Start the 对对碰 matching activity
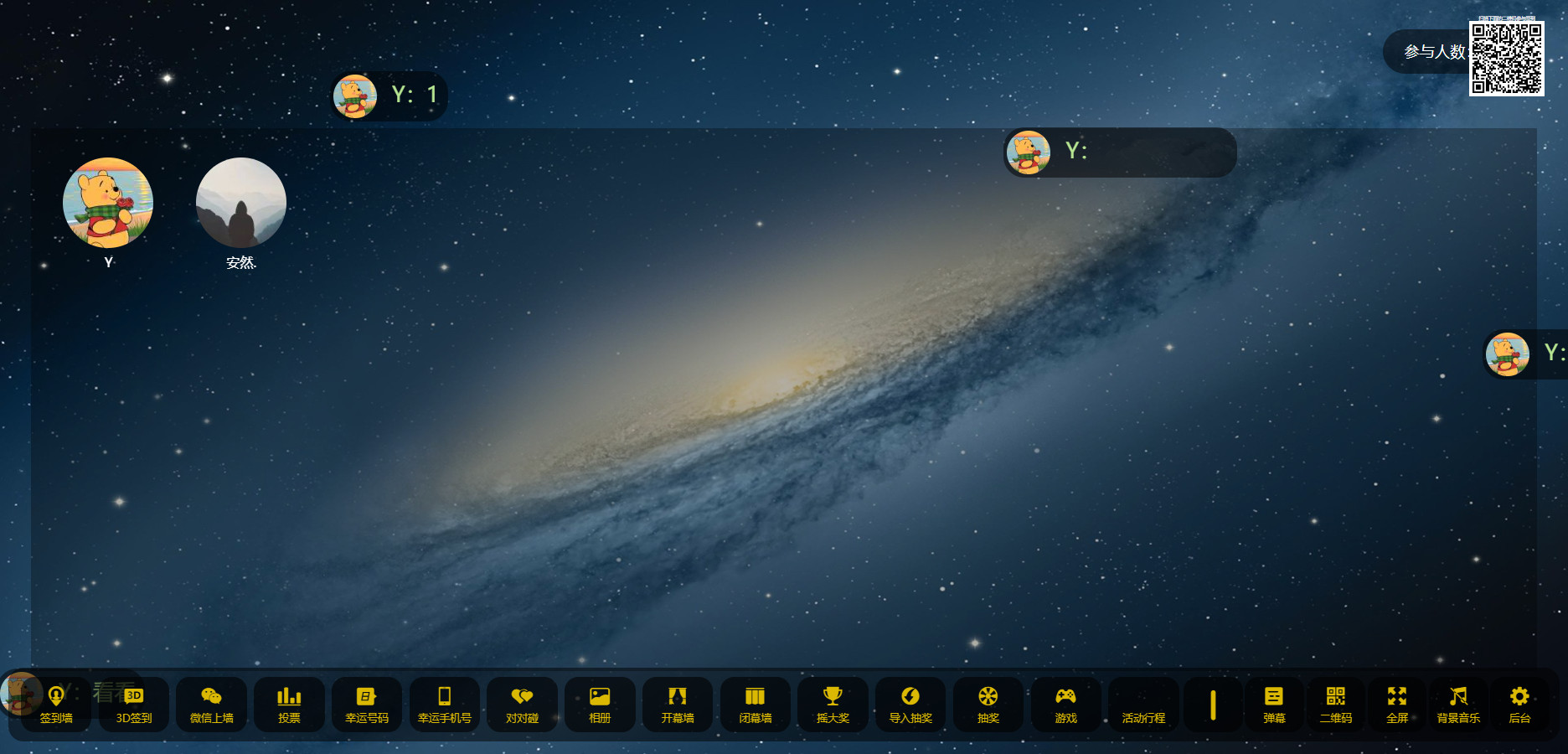1568x754 pixels. [x=522, y=705]
